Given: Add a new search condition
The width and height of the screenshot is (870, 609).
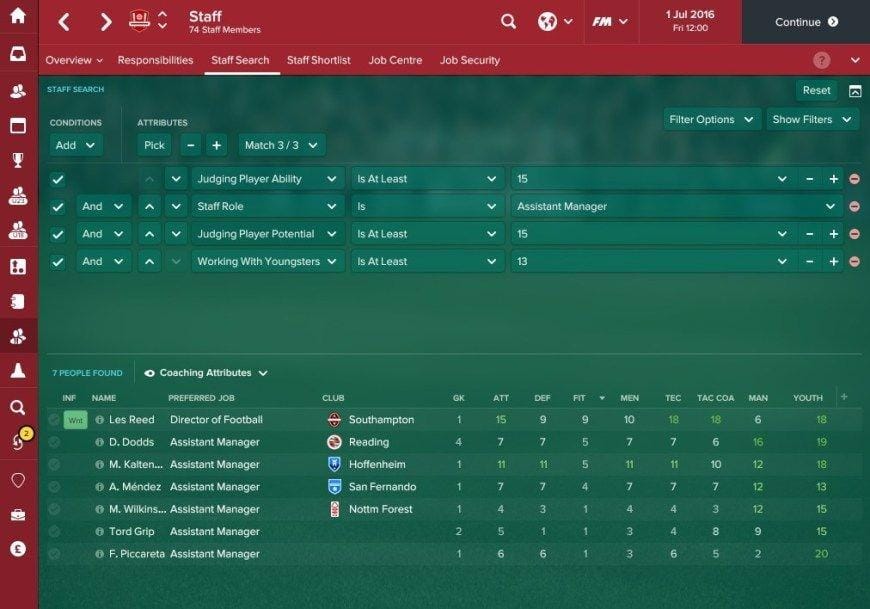Looking at the screenshot, I should point(76,145).
